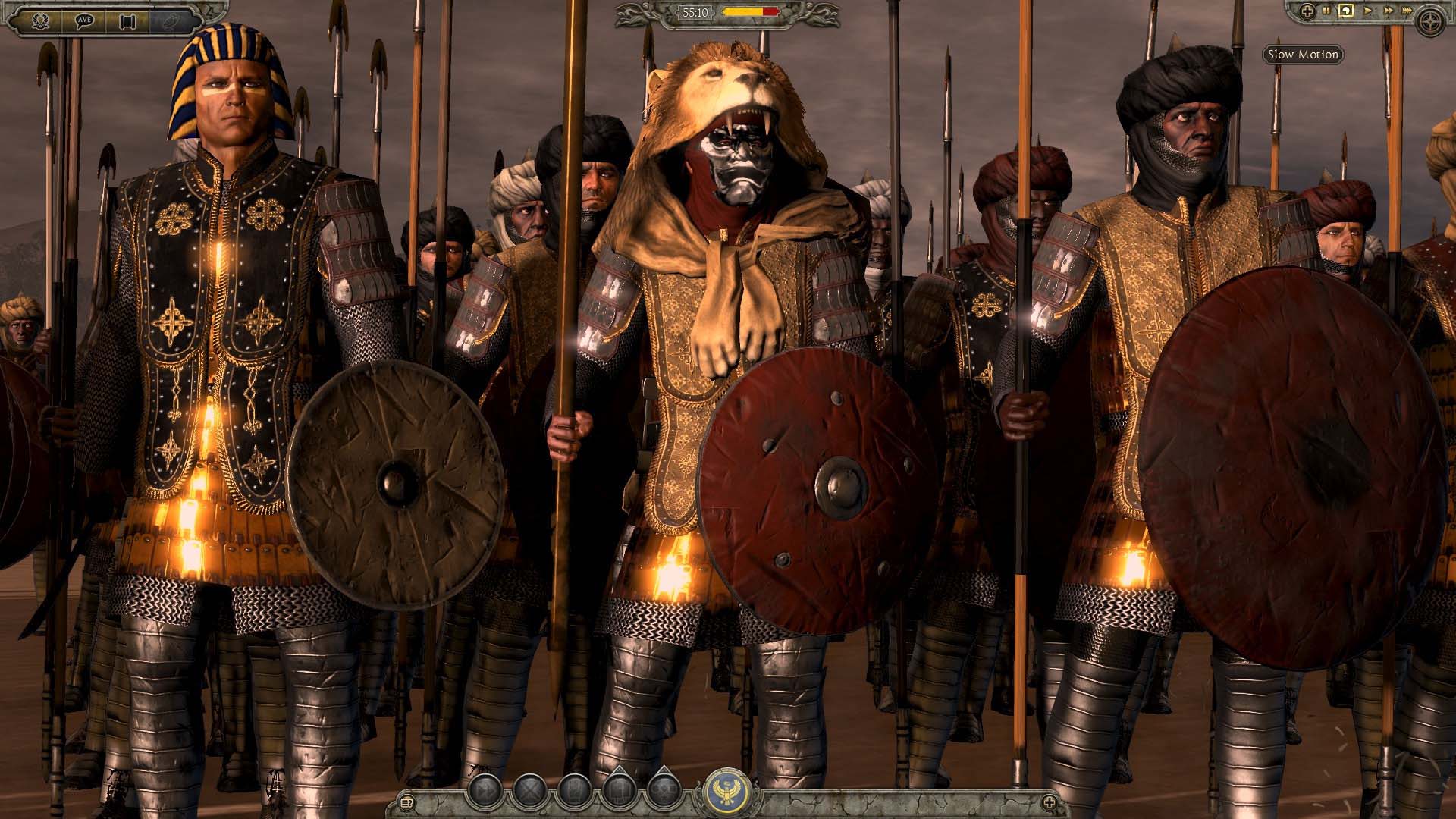Open the unit list help icon
The width and height of the screenshot is (1456, 819).
pyautogui.click(x=406, y=802)
